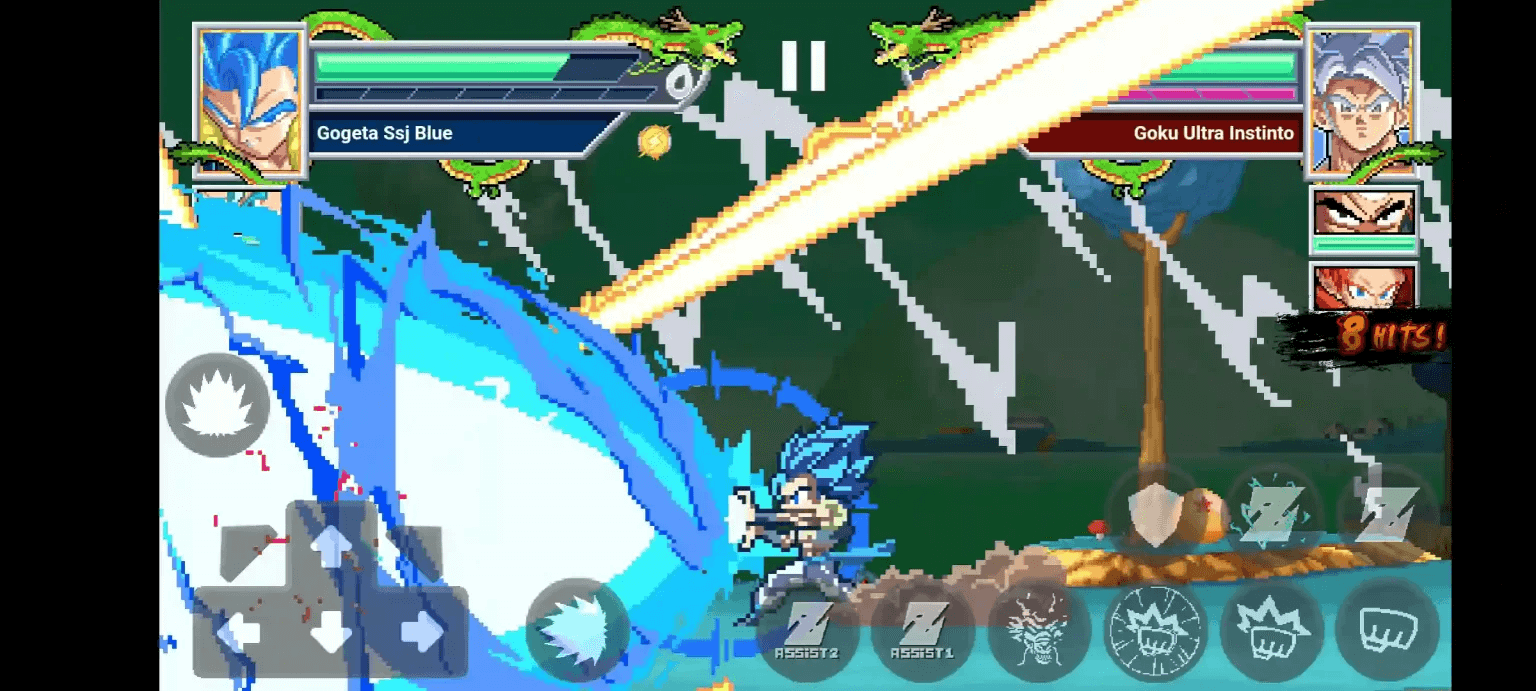
Task: Select the red-haired teammate portrait
Action: point(1364,287)
